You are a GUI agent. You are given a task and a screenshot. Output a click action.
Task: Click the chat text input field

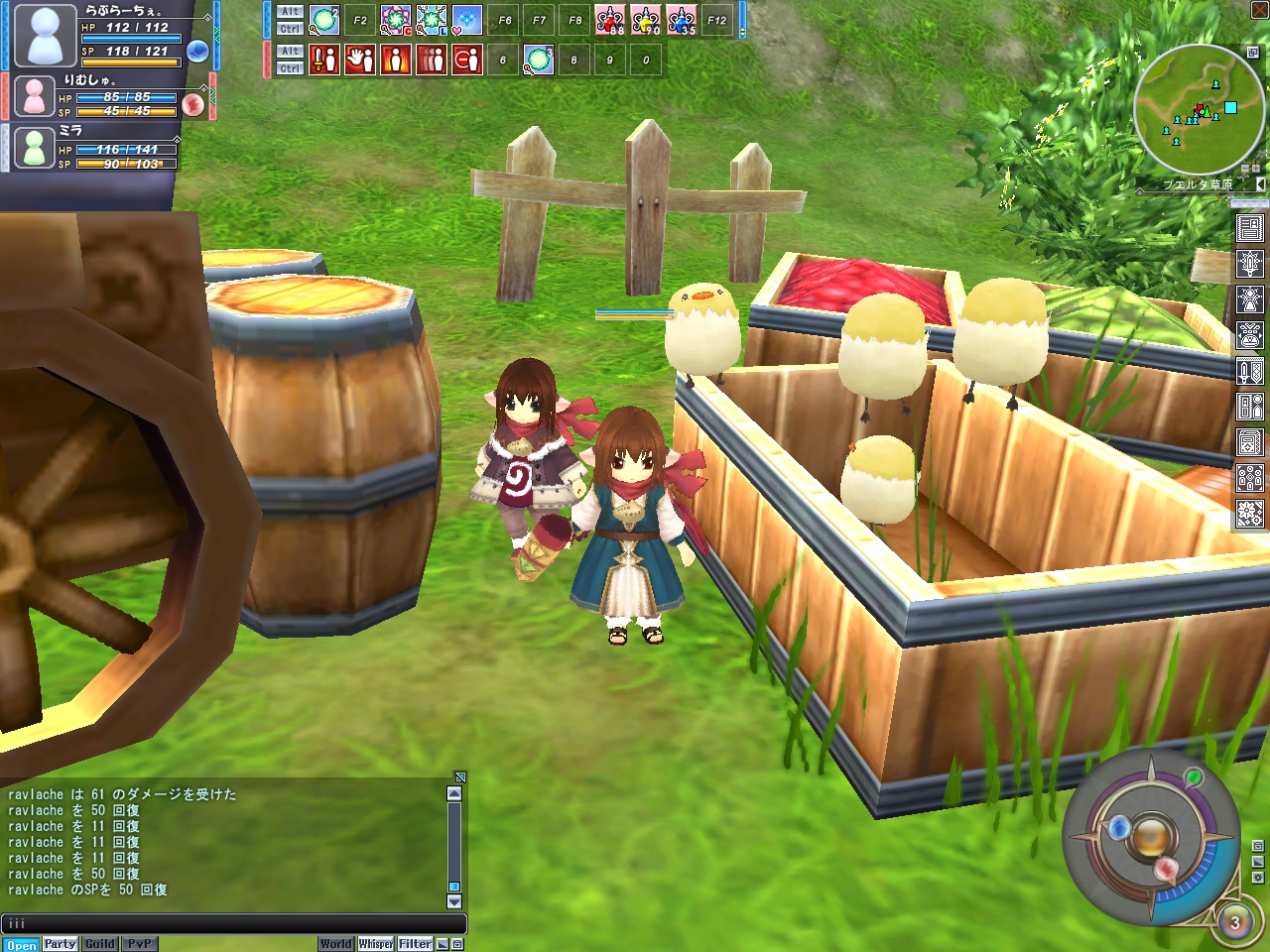coord(233,923)
